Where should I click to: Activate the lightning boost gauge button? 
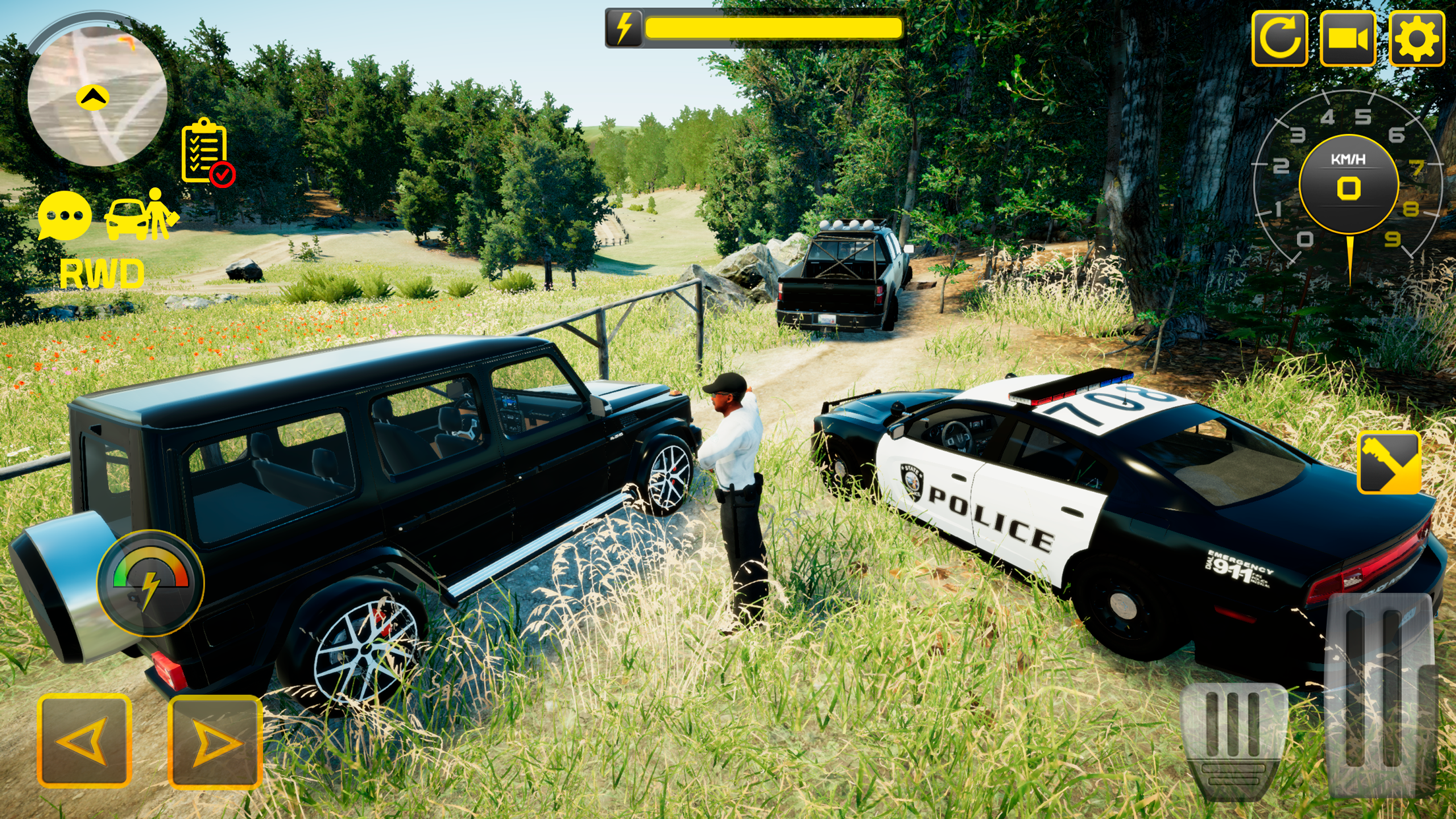pos(151,583)
